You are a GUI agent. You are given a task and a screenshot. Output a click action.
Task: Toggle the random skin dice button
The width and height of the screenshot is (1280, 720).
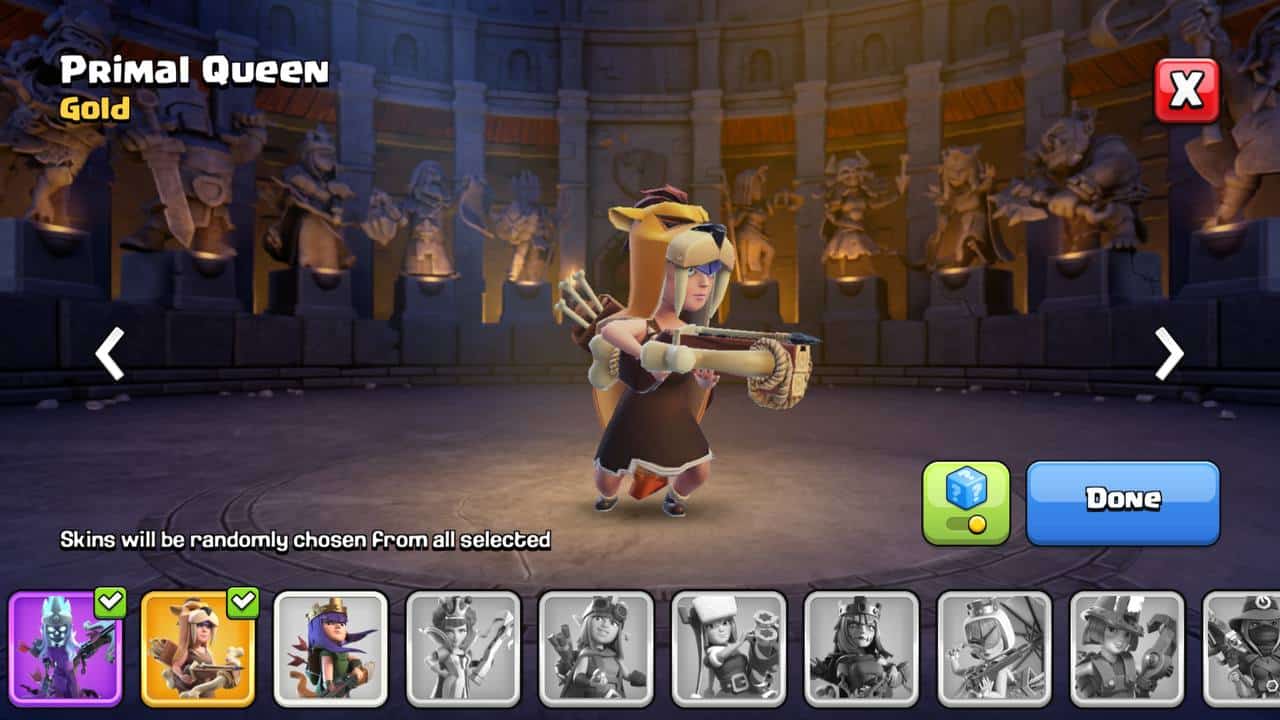pyautogui.click(x=966, y=503)
